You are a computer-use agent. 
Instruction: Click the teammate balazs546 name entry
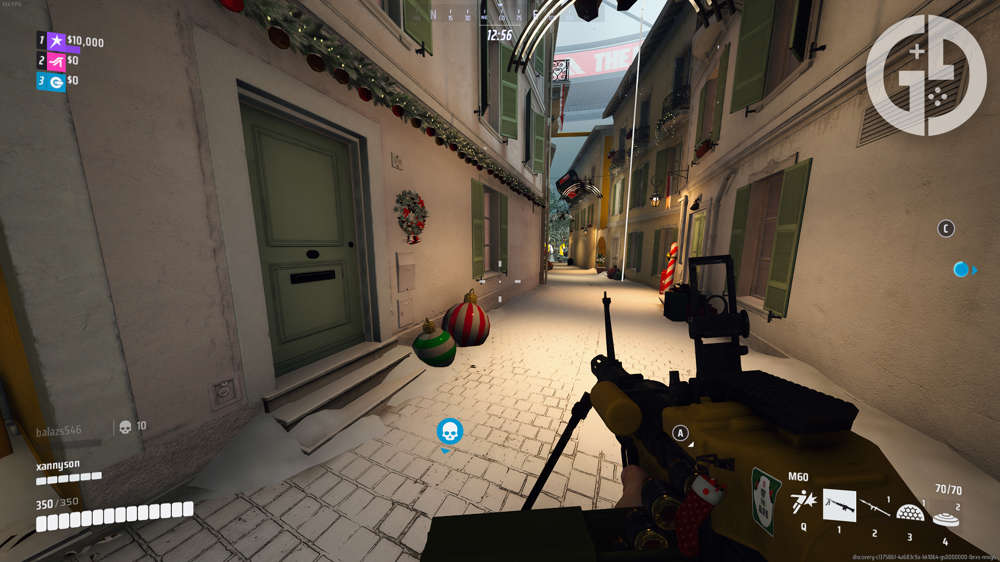(59, 430)
